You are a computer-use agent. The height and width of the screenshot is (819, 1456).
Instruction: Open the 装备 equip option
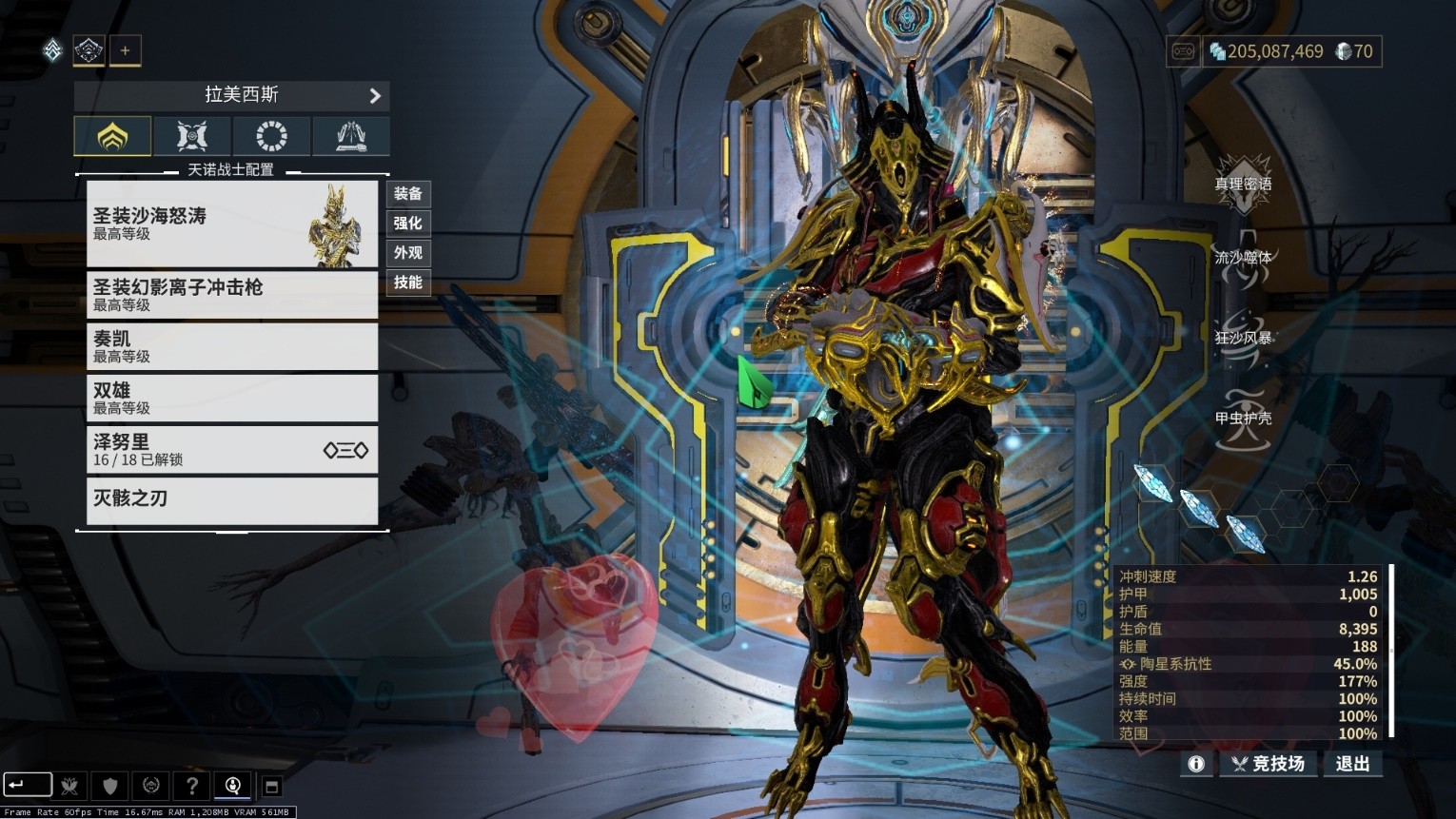coord(408,194)
